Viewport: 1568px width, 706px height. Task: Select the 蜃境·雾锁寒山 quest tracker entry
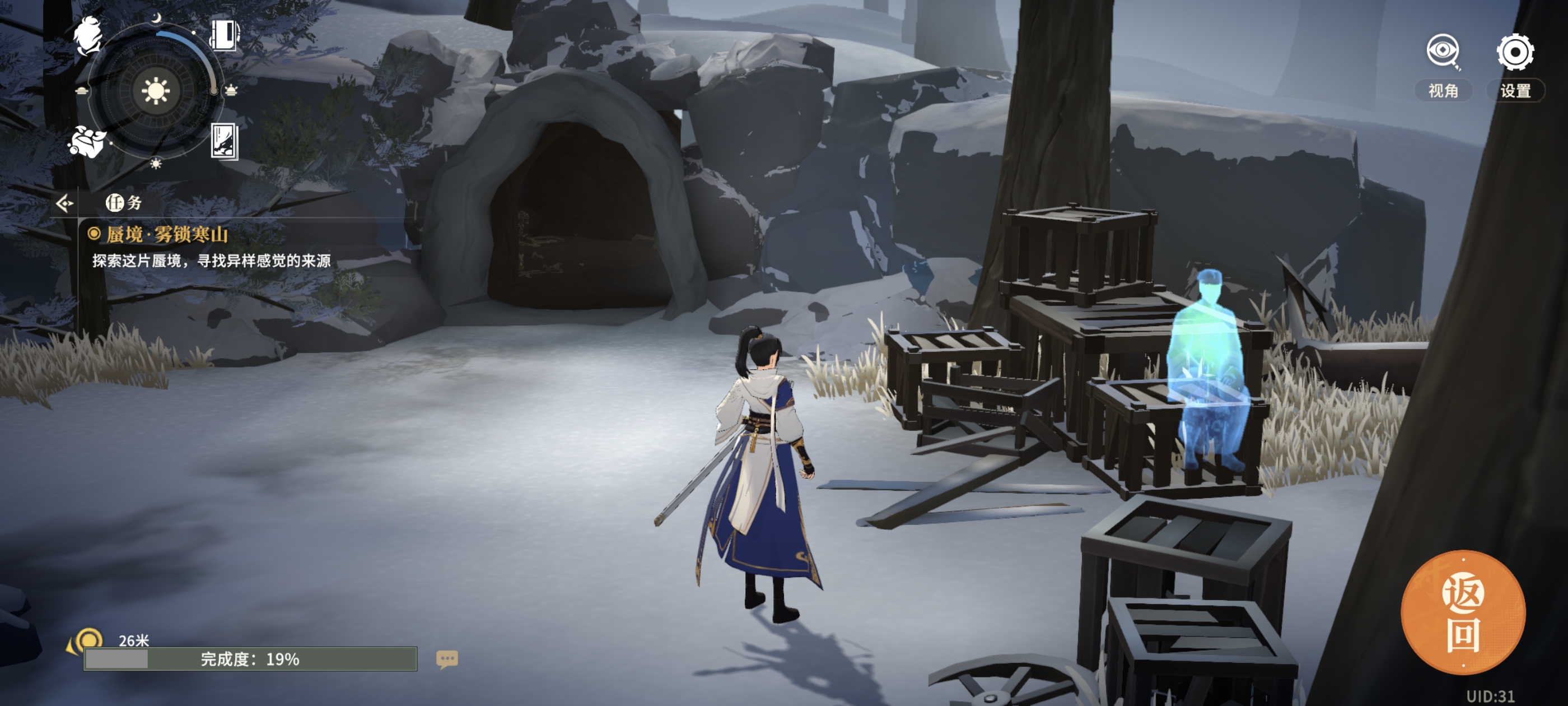click(x=167, y=235)
